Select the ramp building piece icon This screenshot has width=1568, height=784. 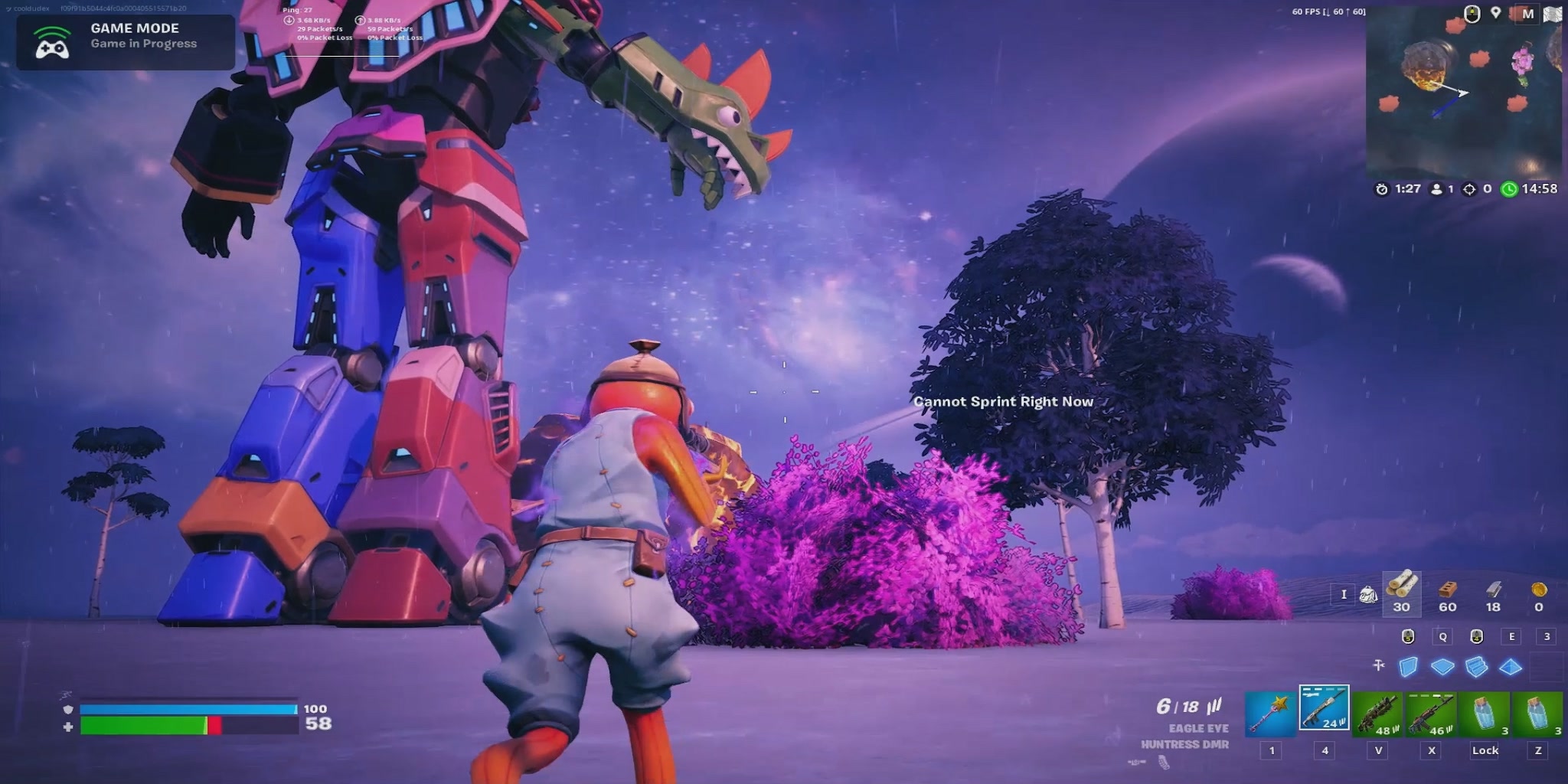[x=1475, y=668]
